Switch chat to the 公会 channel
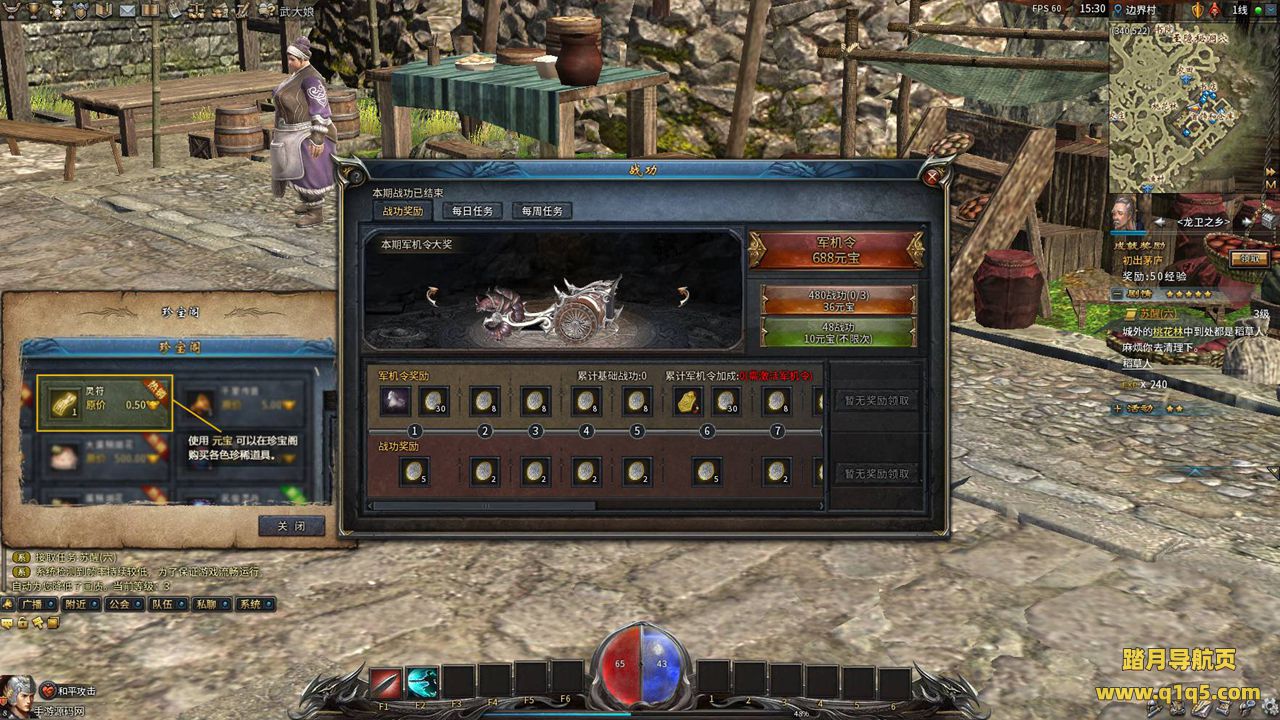Screen dimensions: 1280x720 click(x=124, y=604)
